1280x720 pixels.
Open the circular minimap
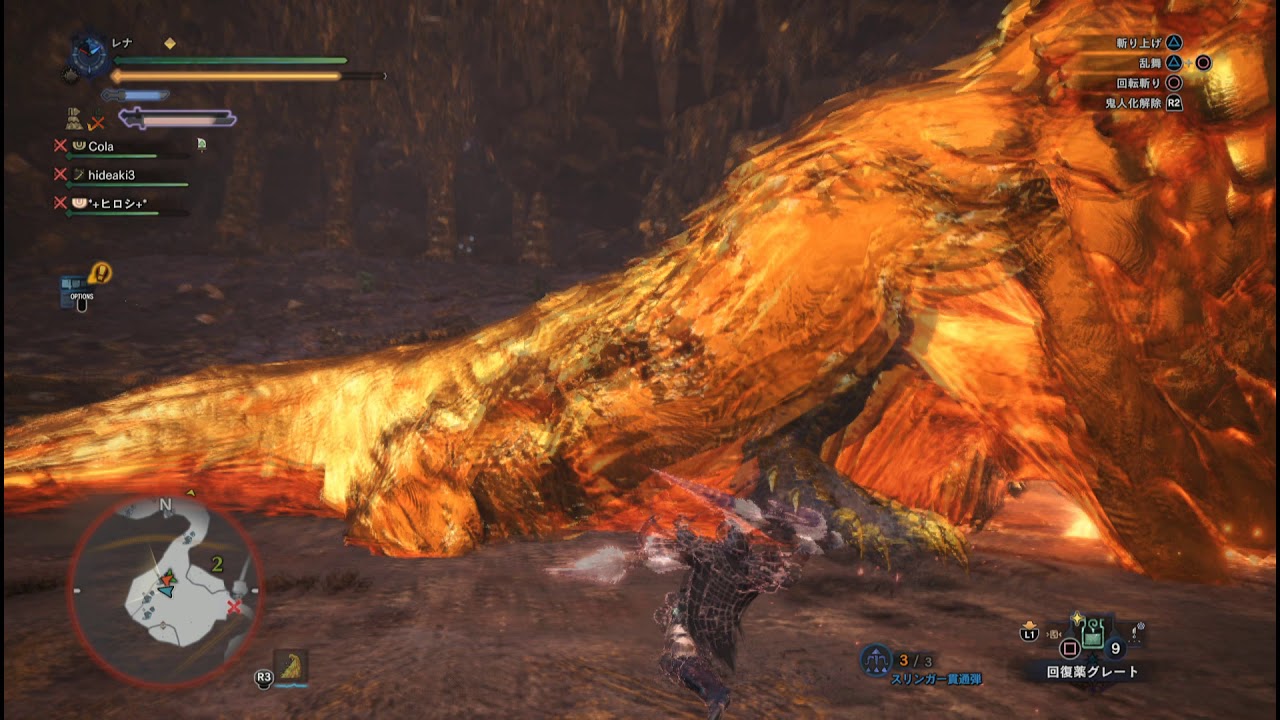(x=165, y=588)
